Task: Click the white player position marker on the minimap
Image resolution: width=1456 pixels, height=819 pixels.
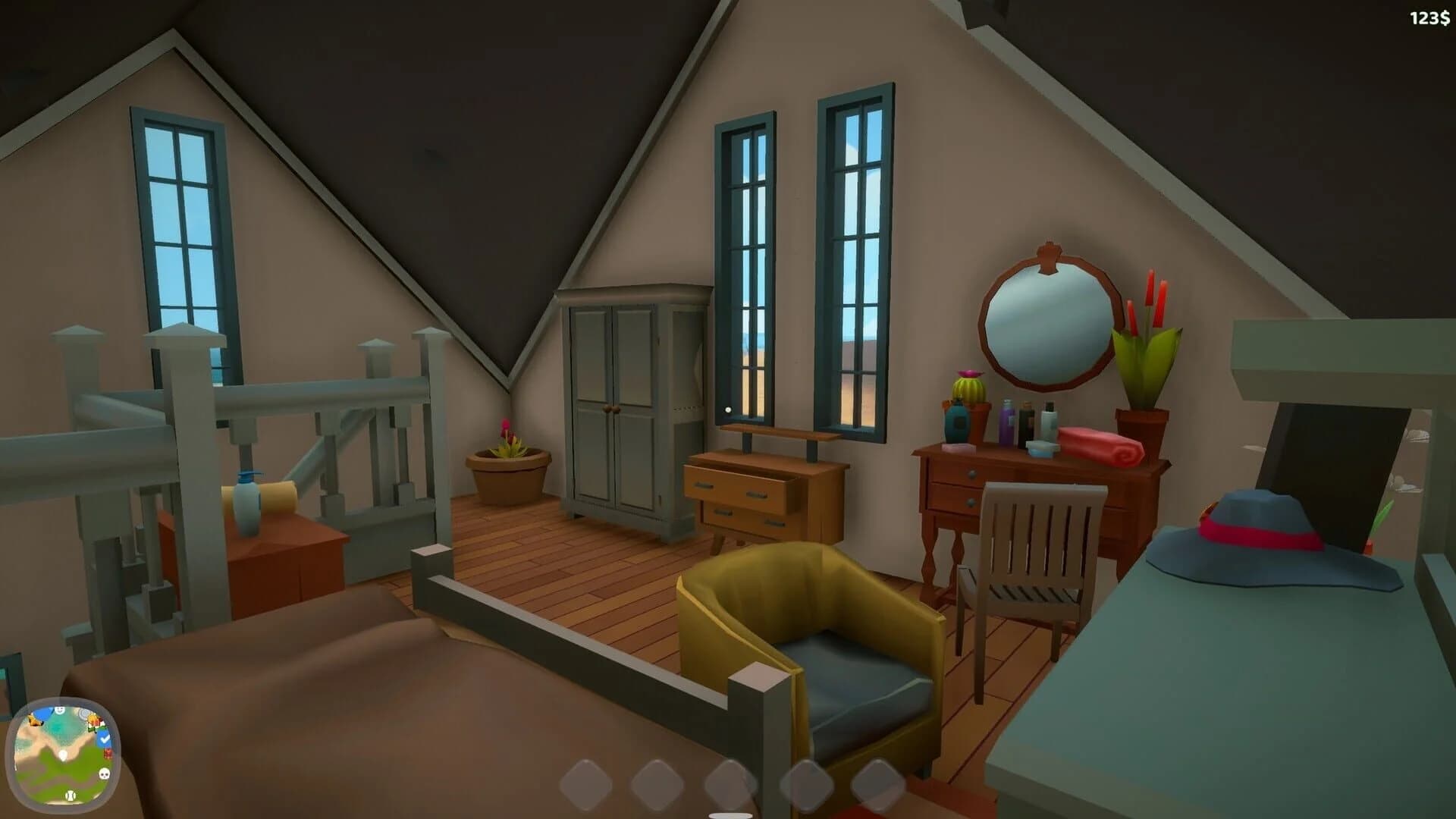Action: [63, 755]
